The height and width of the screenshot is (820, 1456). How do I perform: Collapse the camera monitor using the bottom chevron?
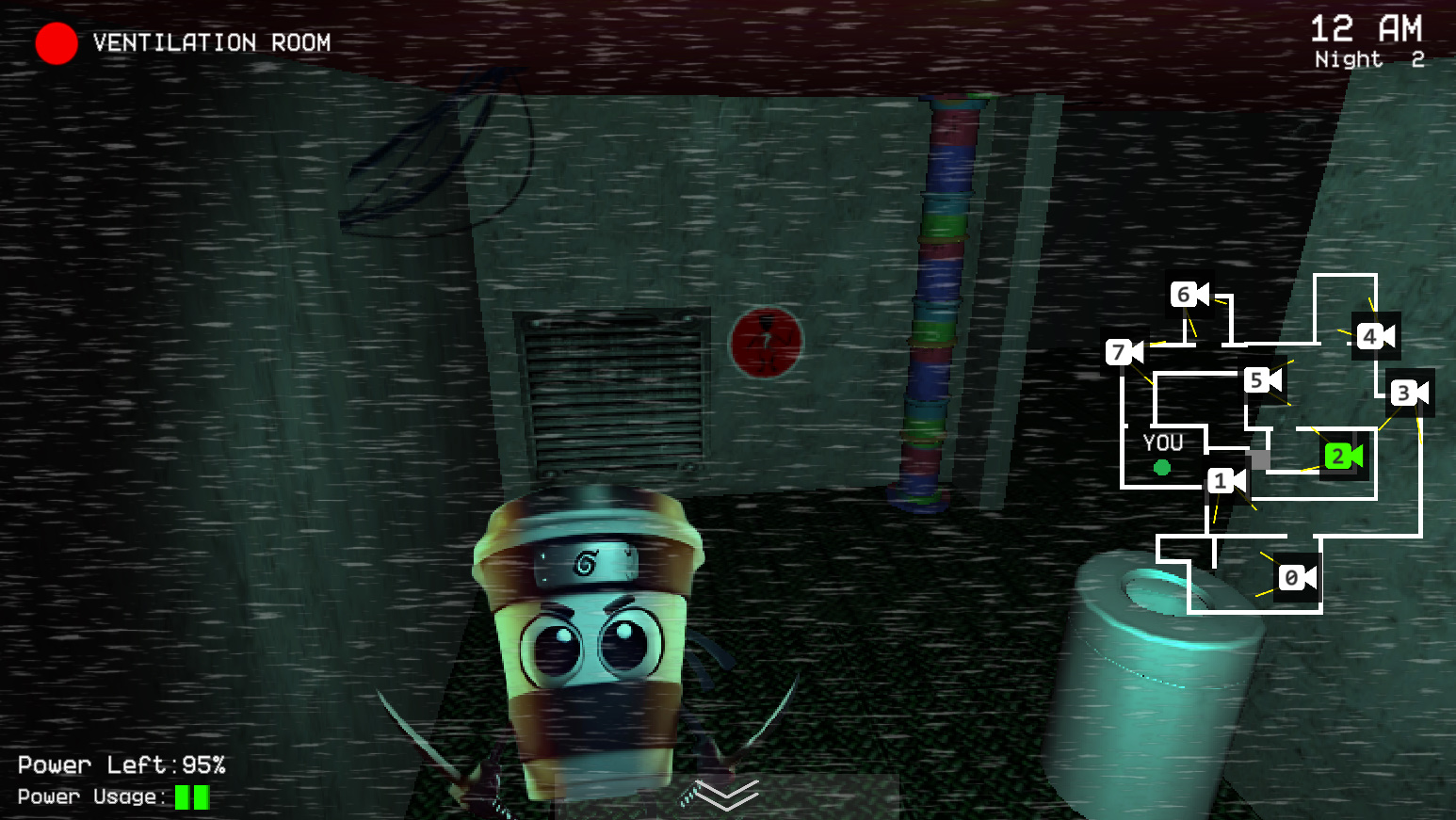pos(725,796)
